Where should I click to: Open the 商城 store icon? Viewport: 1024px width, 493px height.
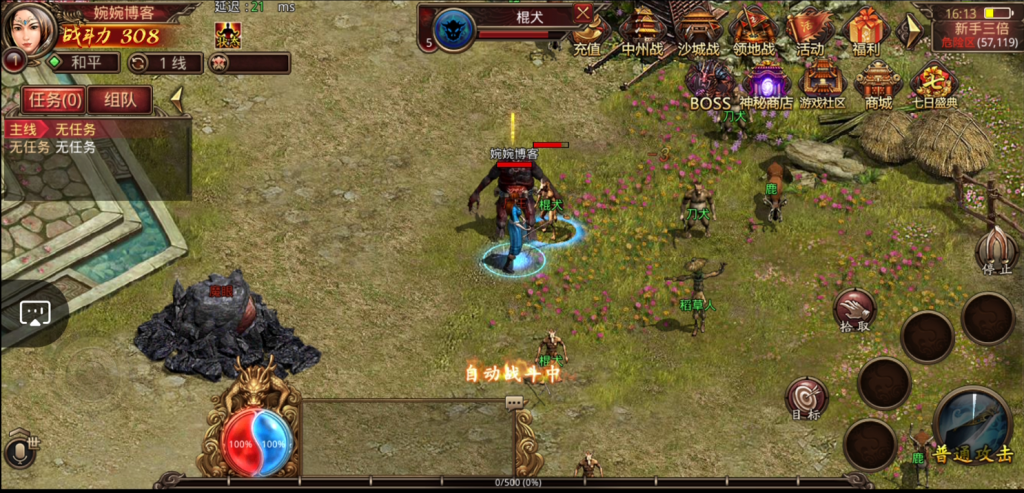877,82
